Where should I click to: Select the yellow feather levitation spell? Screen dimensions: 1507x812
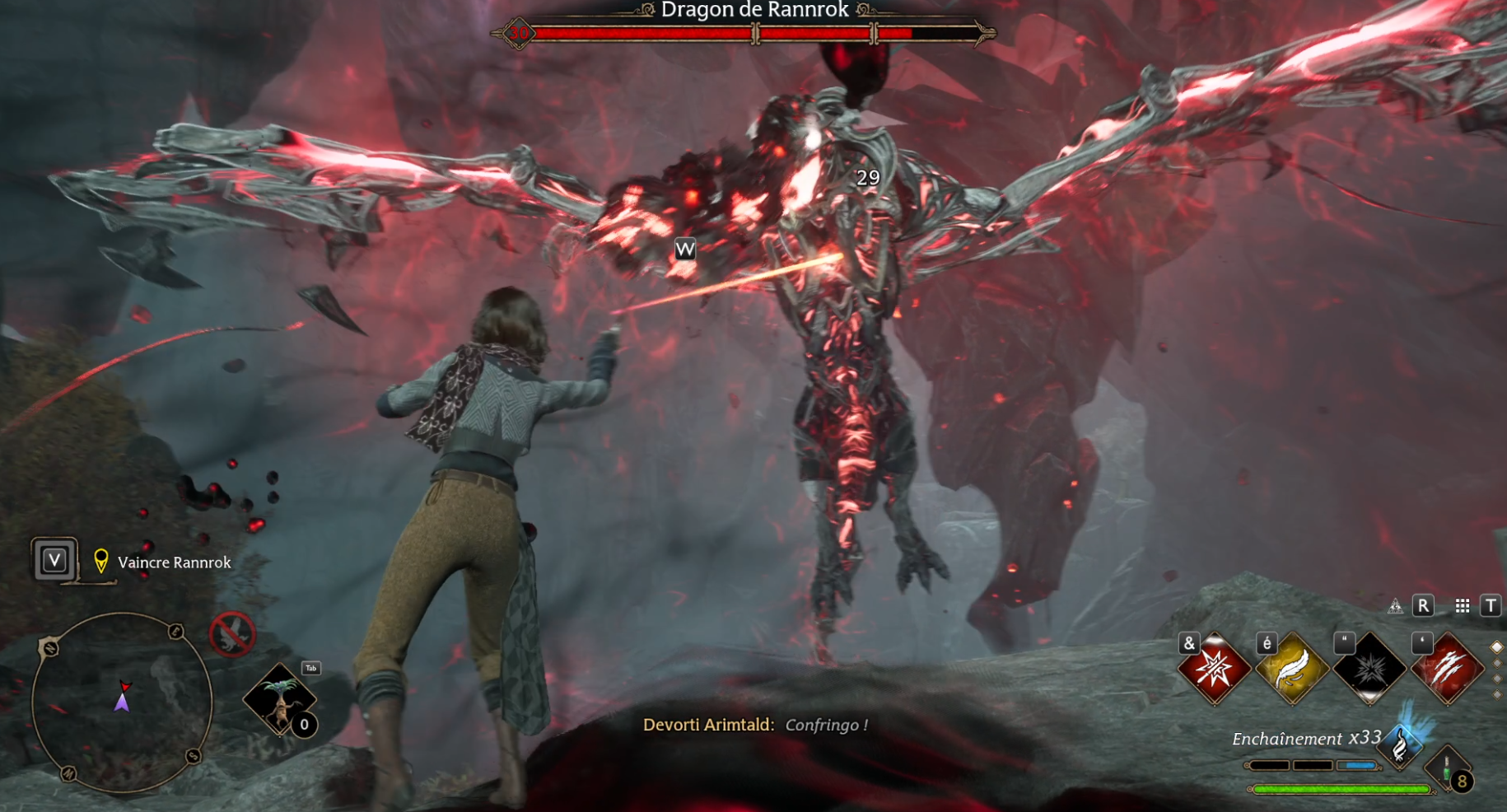(1292, 669)
